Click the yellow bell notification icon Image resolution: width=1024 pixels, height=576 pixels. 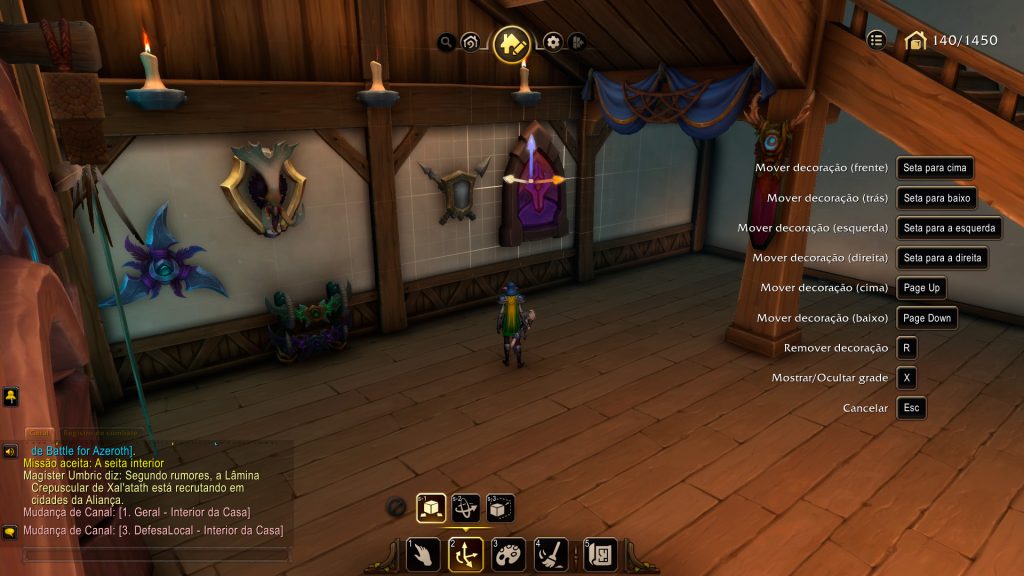10,397
